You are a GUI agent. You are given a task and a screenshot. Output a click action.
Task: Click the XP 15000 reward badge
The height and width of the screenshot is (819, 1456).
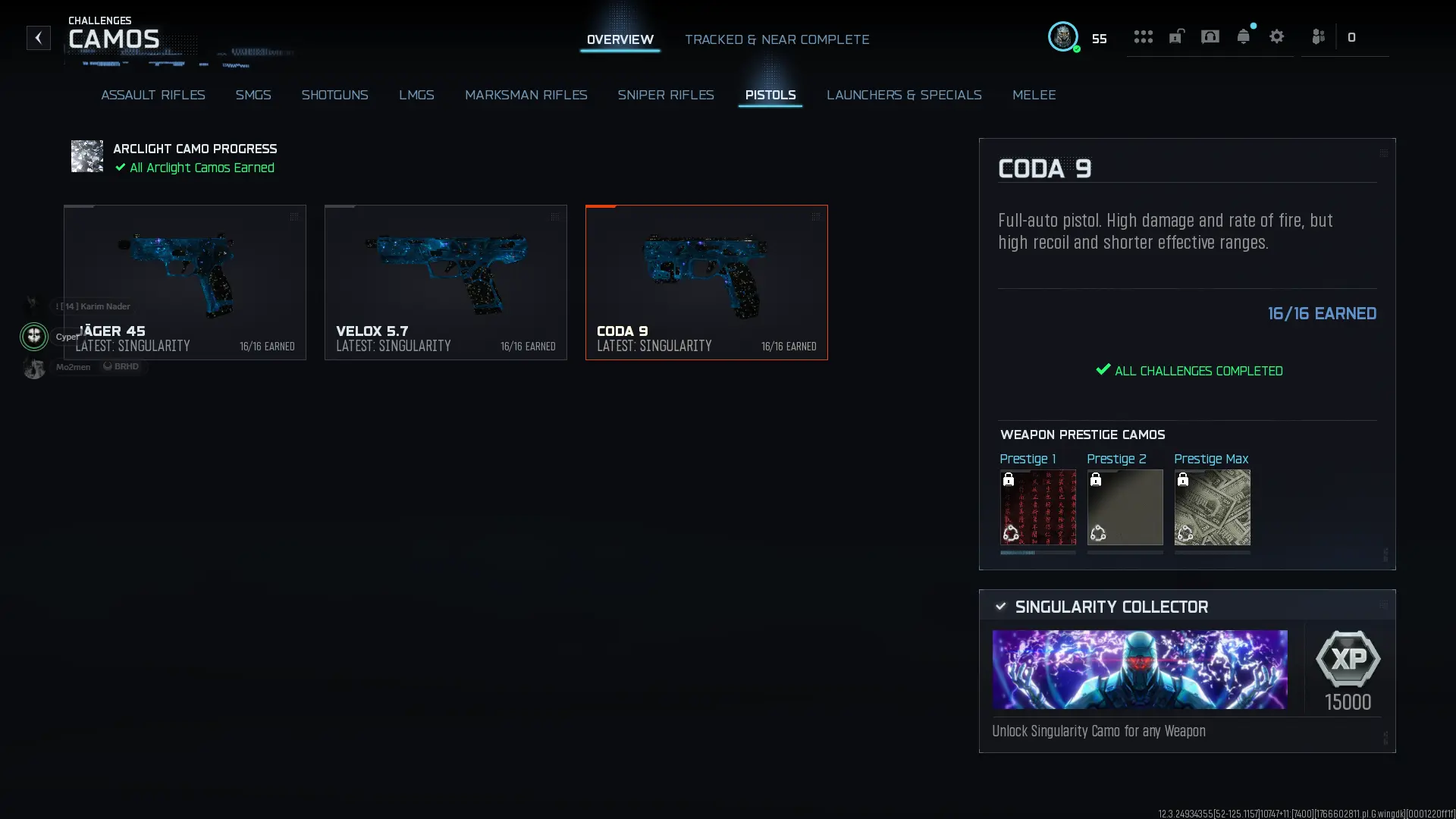(x=1348, y=667)
